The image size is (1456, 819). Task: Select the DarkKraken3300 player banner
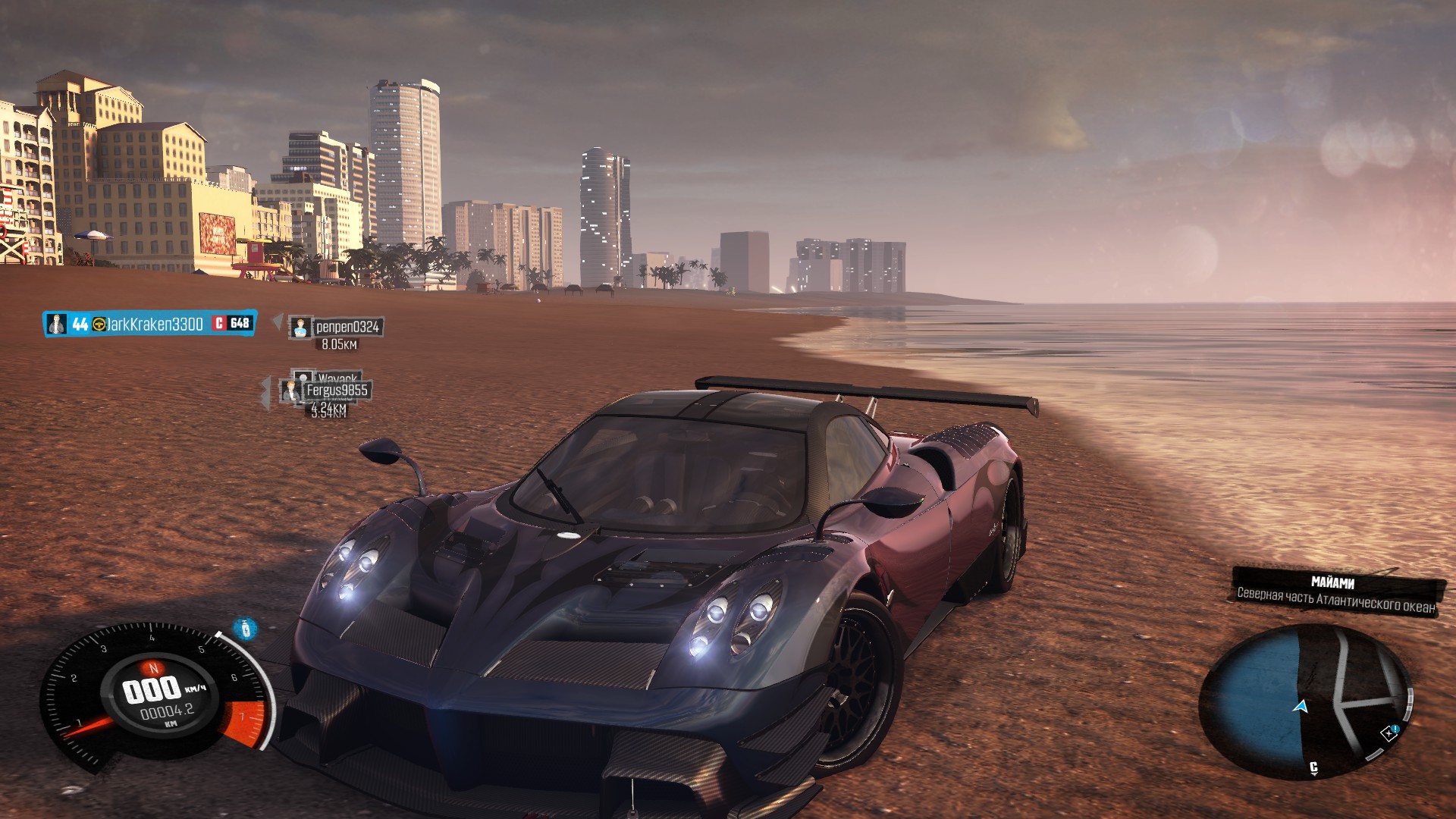tap(149, 324)
